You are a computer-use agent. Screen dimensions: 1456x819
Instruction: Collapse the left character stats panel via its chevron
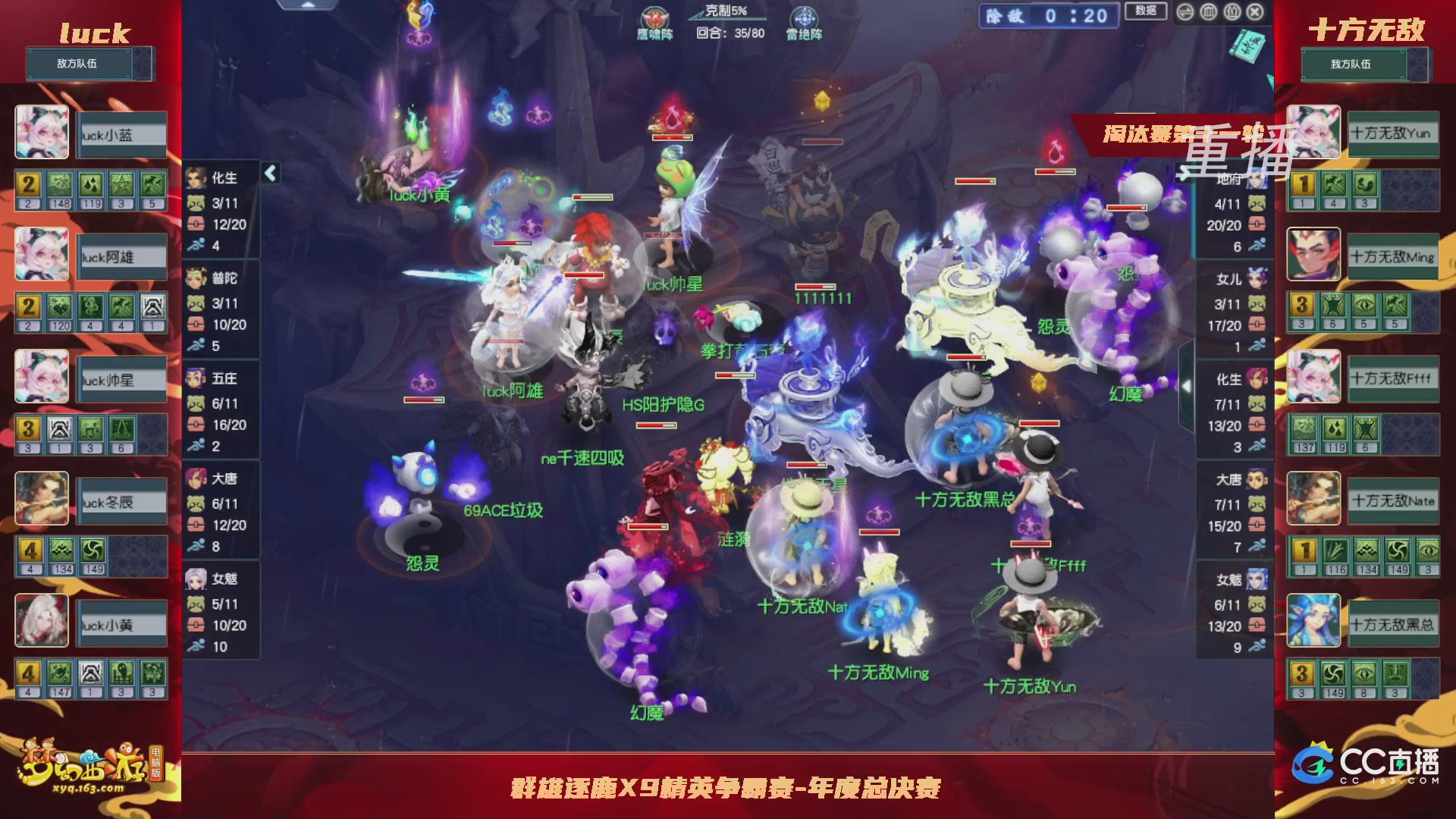(269, 173)
